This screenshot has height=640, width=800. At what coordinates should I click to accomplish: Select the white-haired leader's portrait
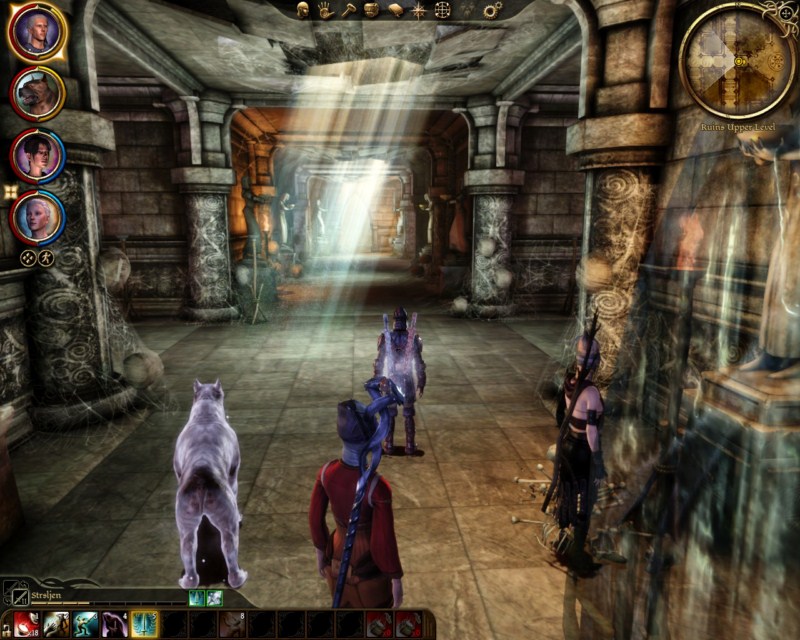(37, 32)
